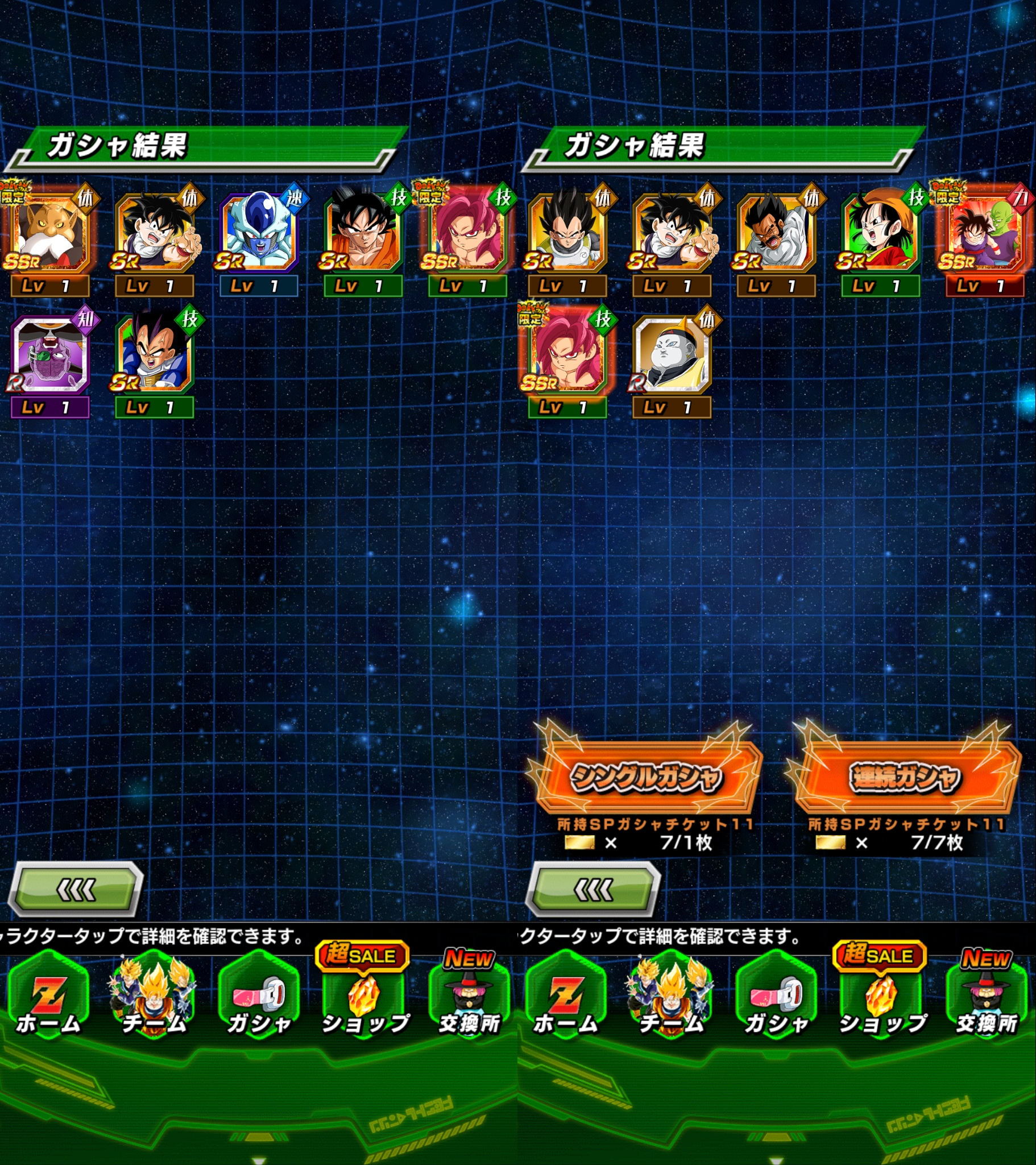Viewport: 1036px width, 1165px height.
Task: Select the SR Mr. Satan card
Action: (x=776, y=234)
